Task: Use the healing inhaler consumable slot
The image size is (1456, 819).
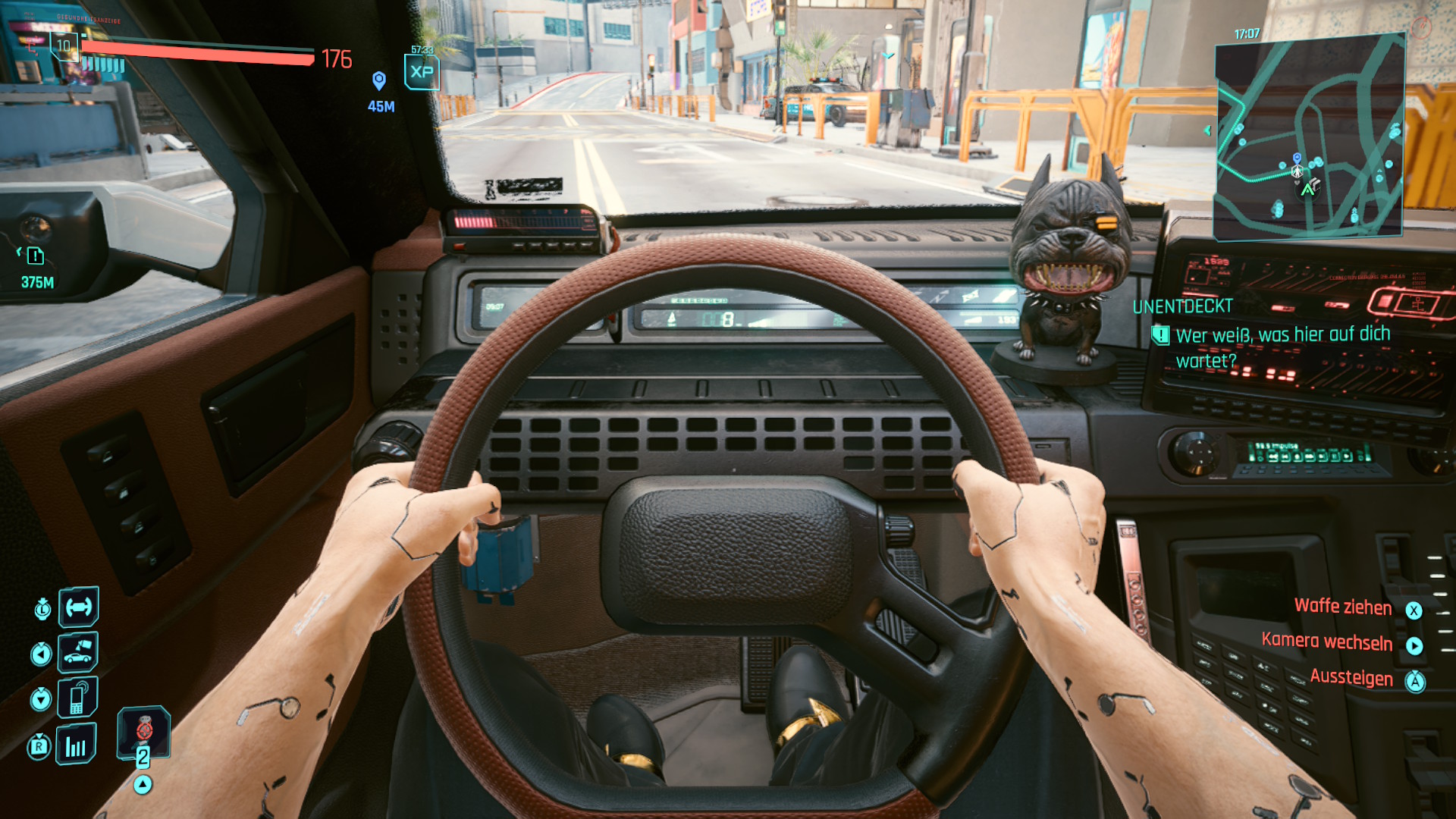Action: (143, 733)
